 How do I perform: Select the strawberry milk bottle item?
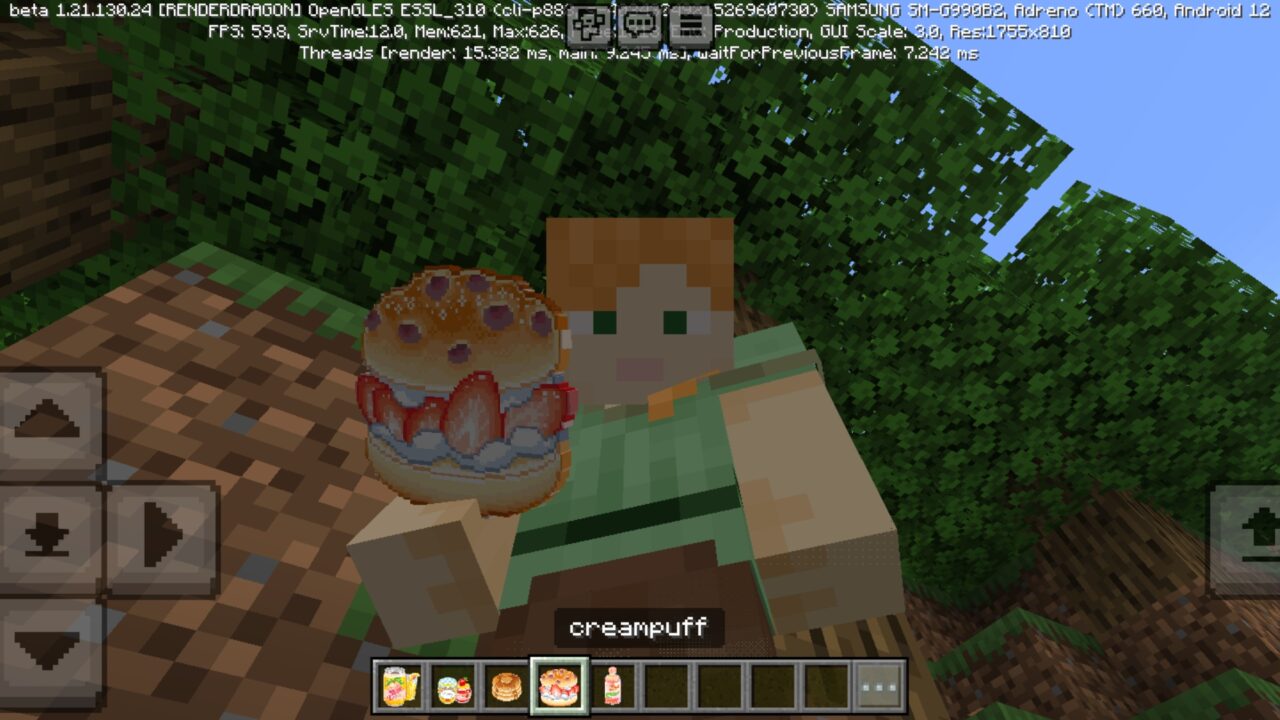(x=614, y=687)
